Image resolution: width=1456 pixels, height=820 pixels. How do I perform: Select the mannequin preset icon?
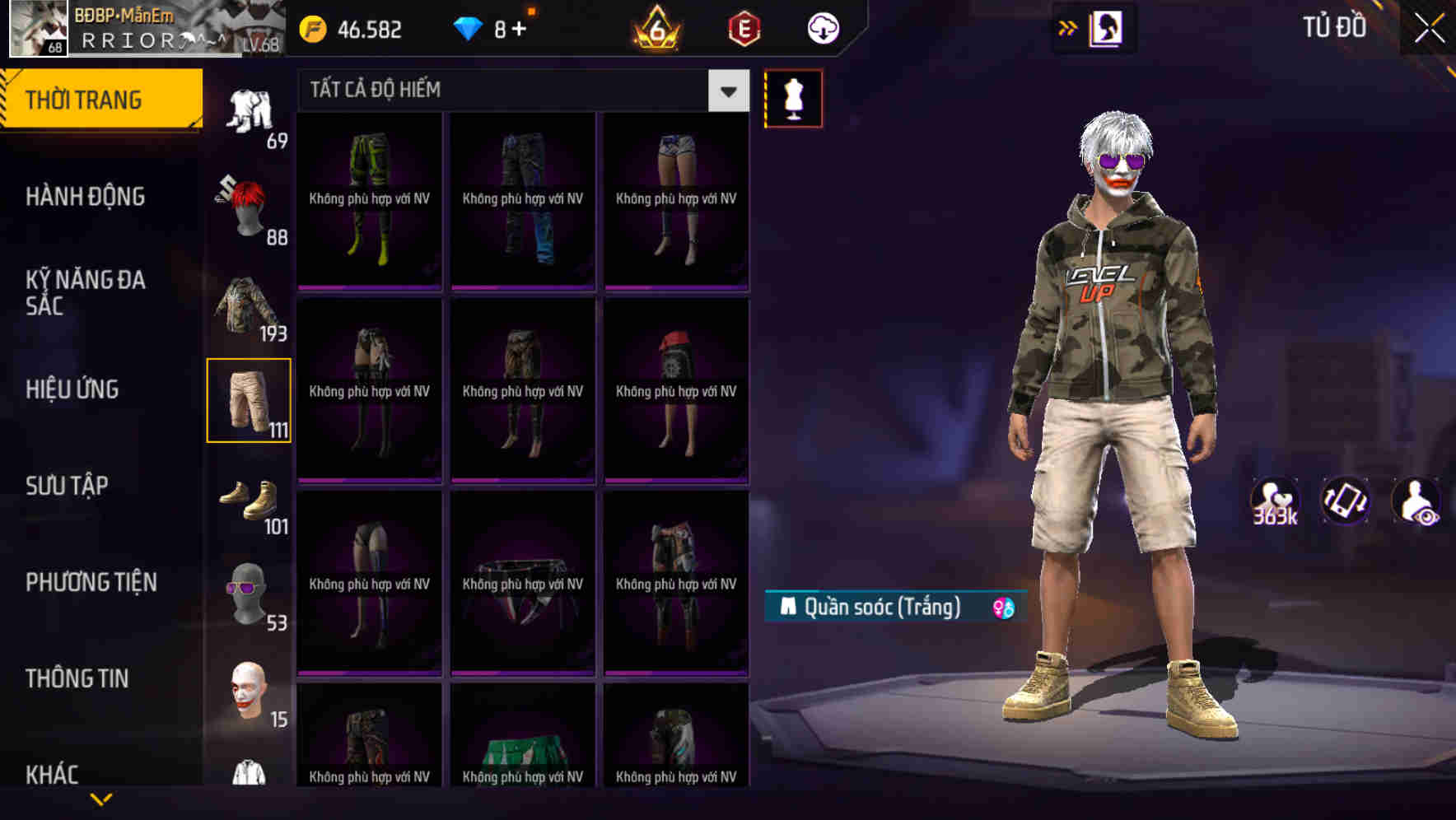(x=793, y=97)
